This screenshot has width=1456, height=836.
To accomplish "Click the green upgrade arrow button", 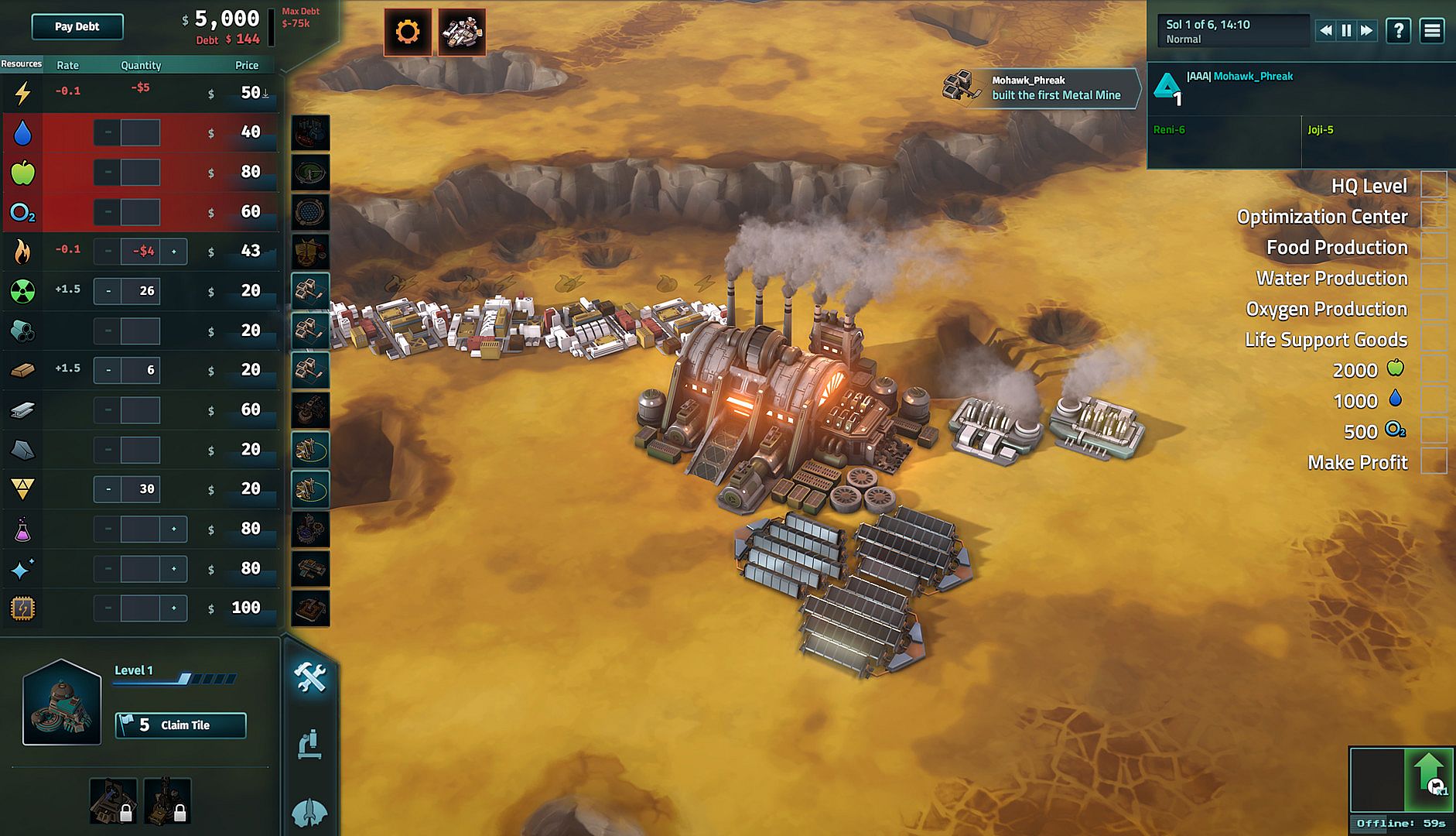I will pos(1428,778).
